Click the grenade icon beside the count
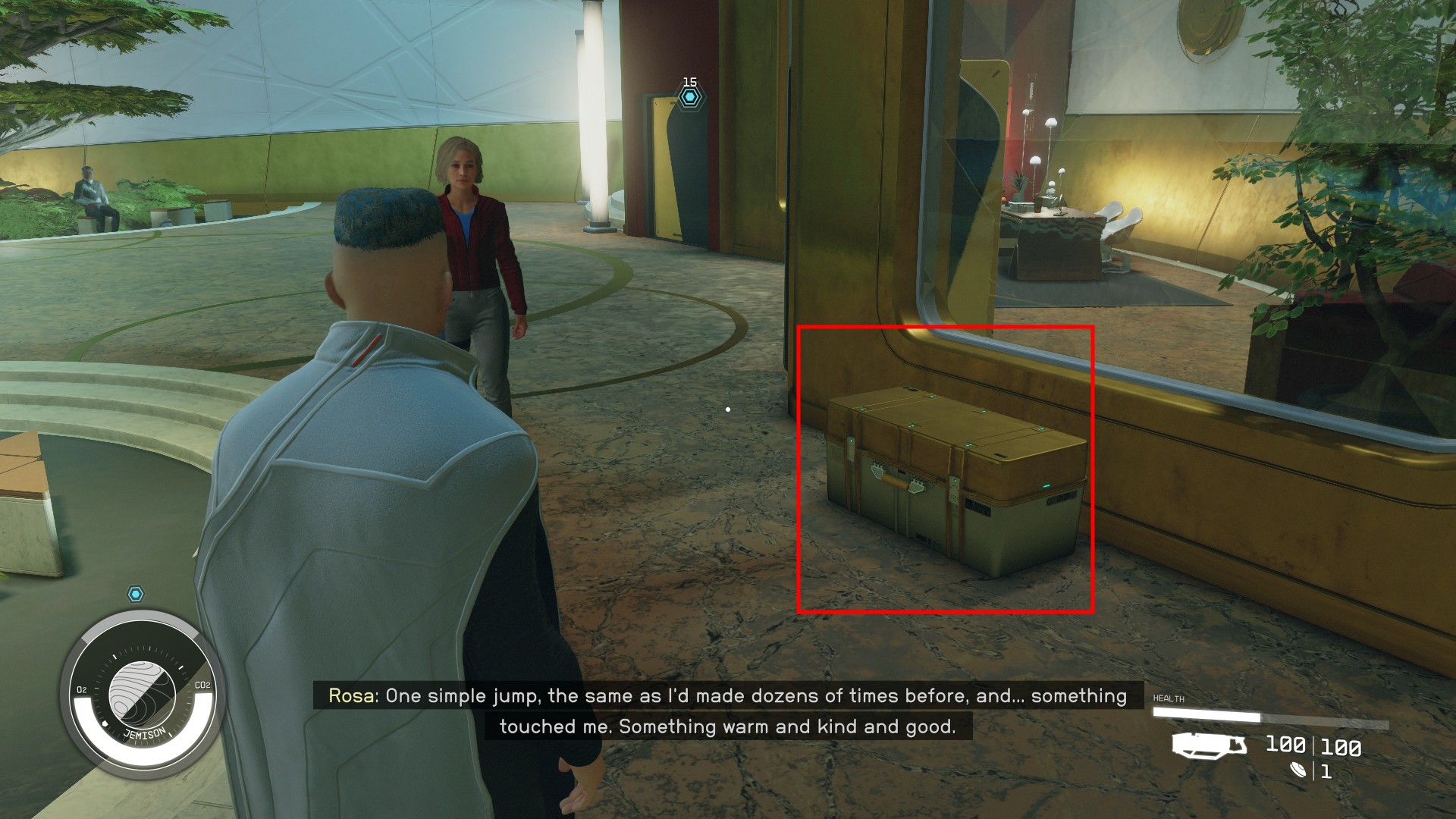The height and width of the screenshot is (819, 1456). click(x=1300, y=771)
